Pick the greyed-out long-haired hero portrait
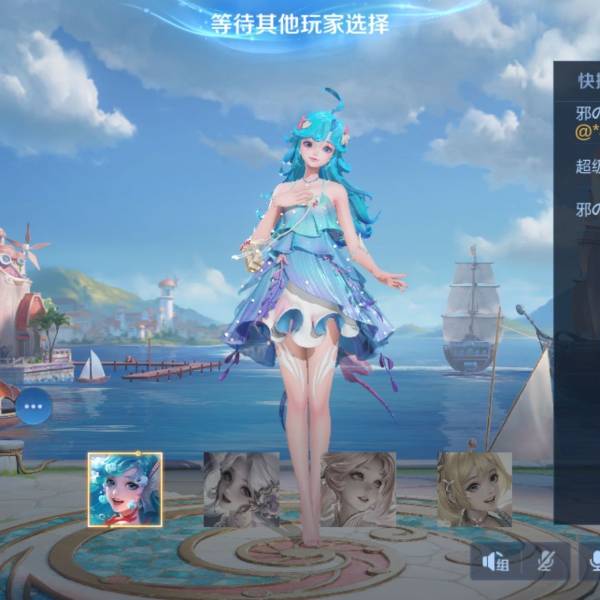The image size is (600, 600). pos(358,489)
